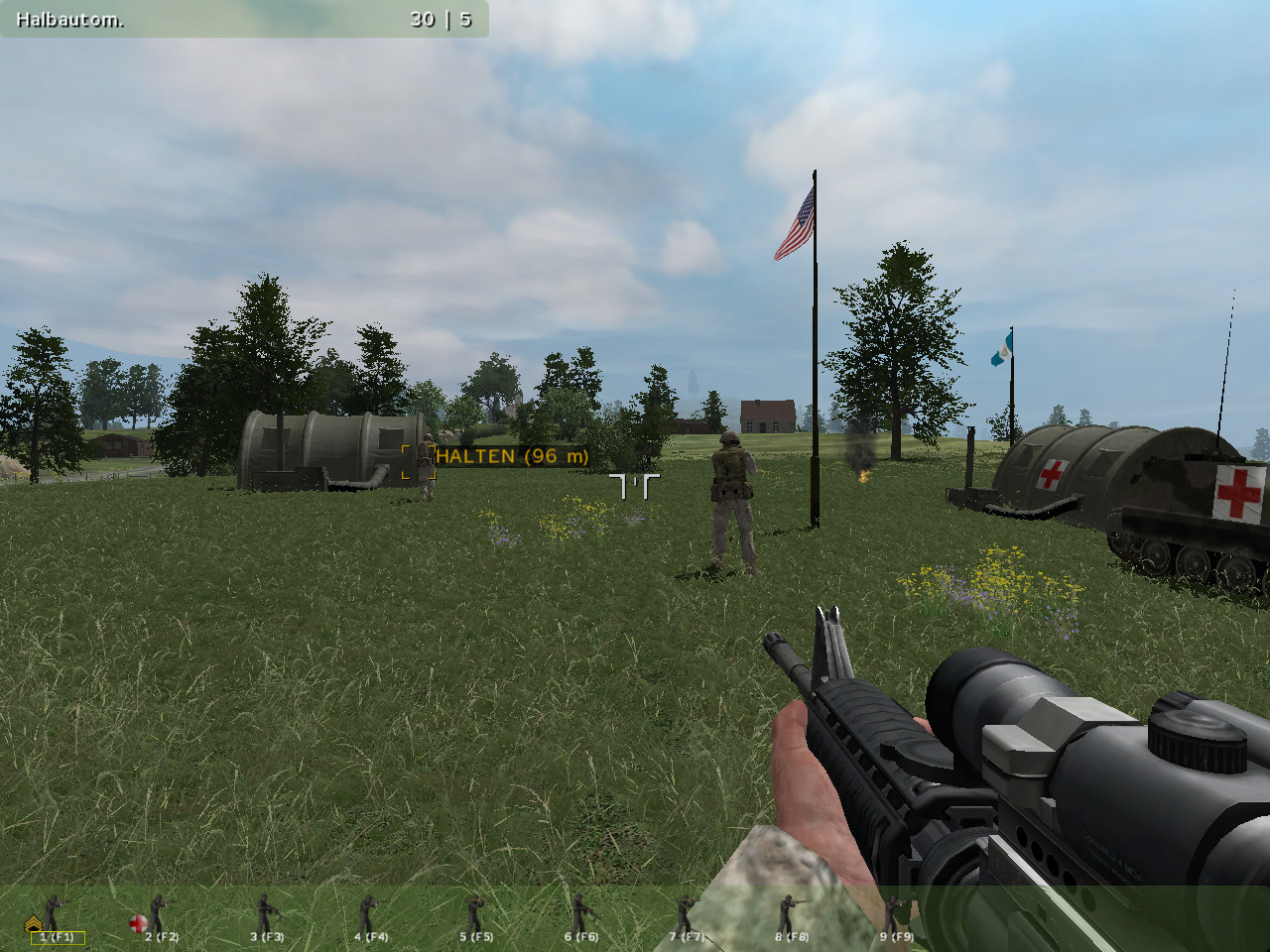The height and width of the screenshot is (952, 1270).
Task: Select squad unit 3 (F3)
Action: coord(266,918)
